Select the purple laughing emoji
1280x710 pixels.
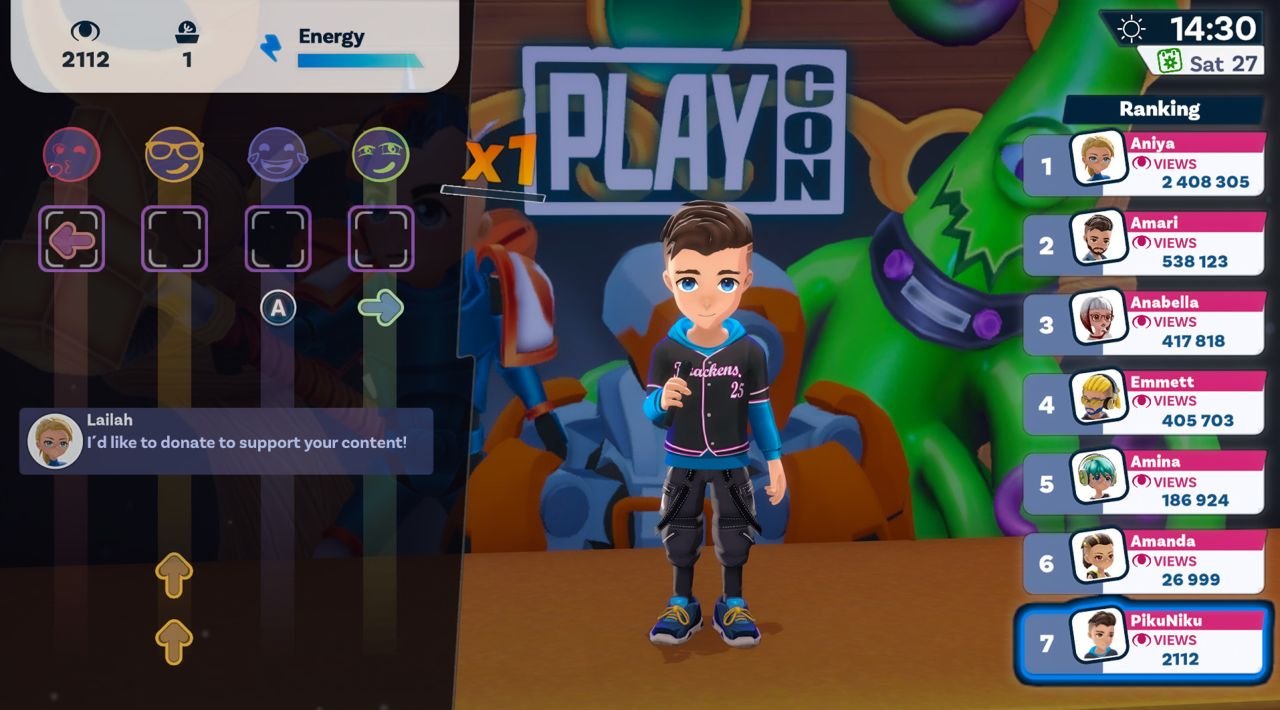[x=277, y=155]
